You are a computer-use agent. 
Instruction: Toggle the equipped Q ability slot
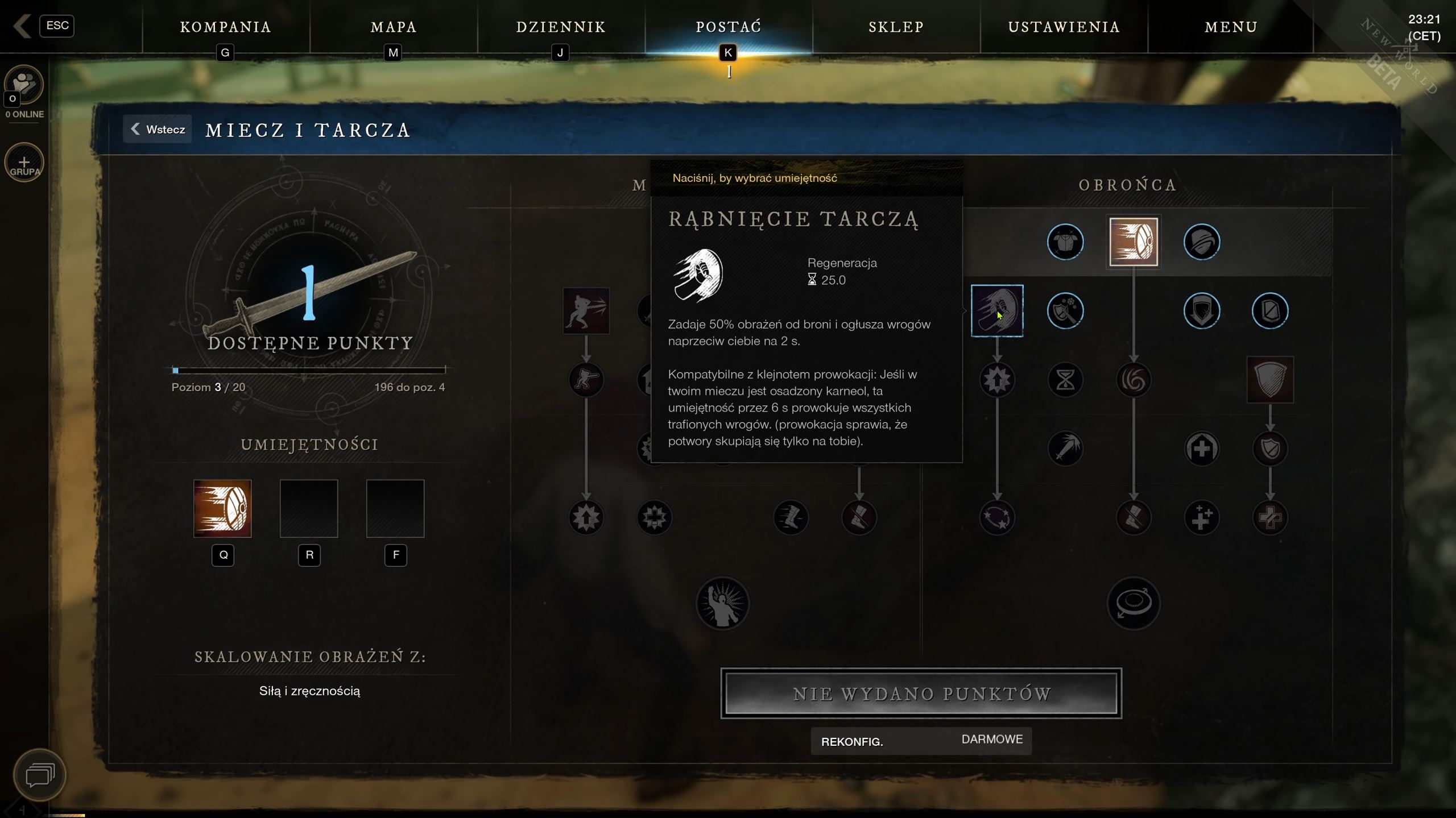[223, 508]
